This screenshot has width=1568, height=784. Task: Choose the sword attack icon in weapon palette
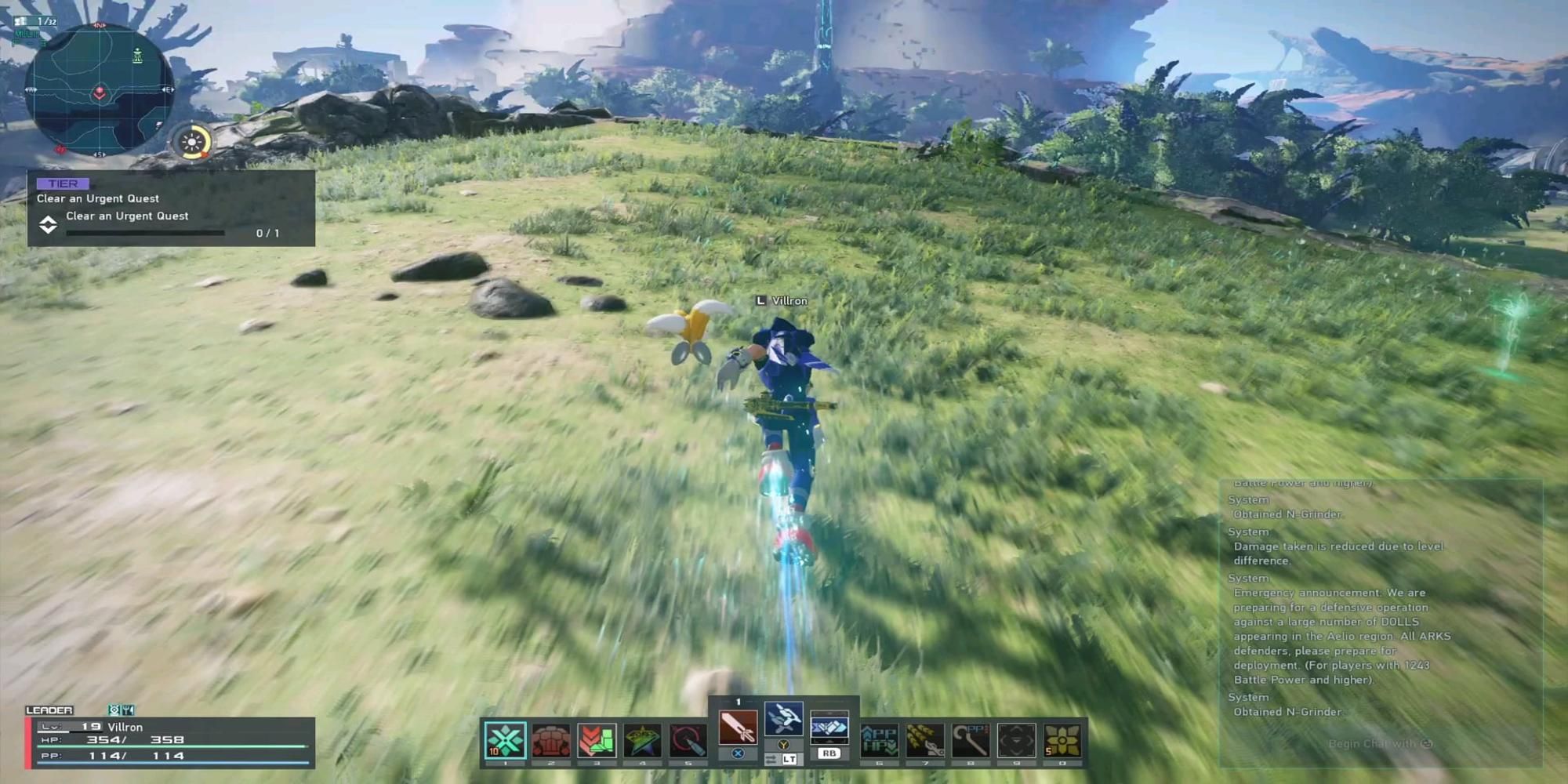[x=738, y=727]
